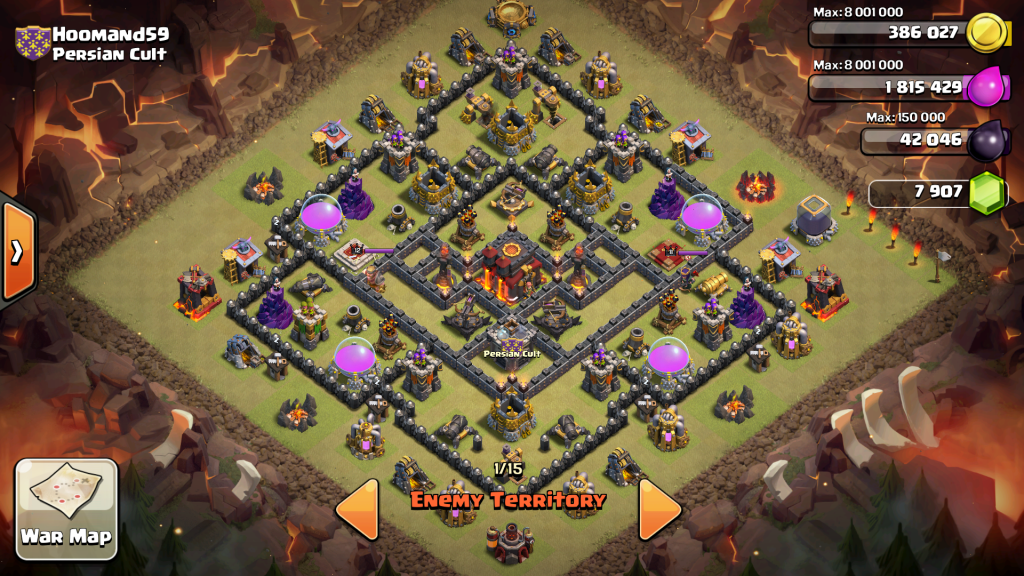1024x576 pixels.
Task: Open the War Map
Action: point(67,508)
